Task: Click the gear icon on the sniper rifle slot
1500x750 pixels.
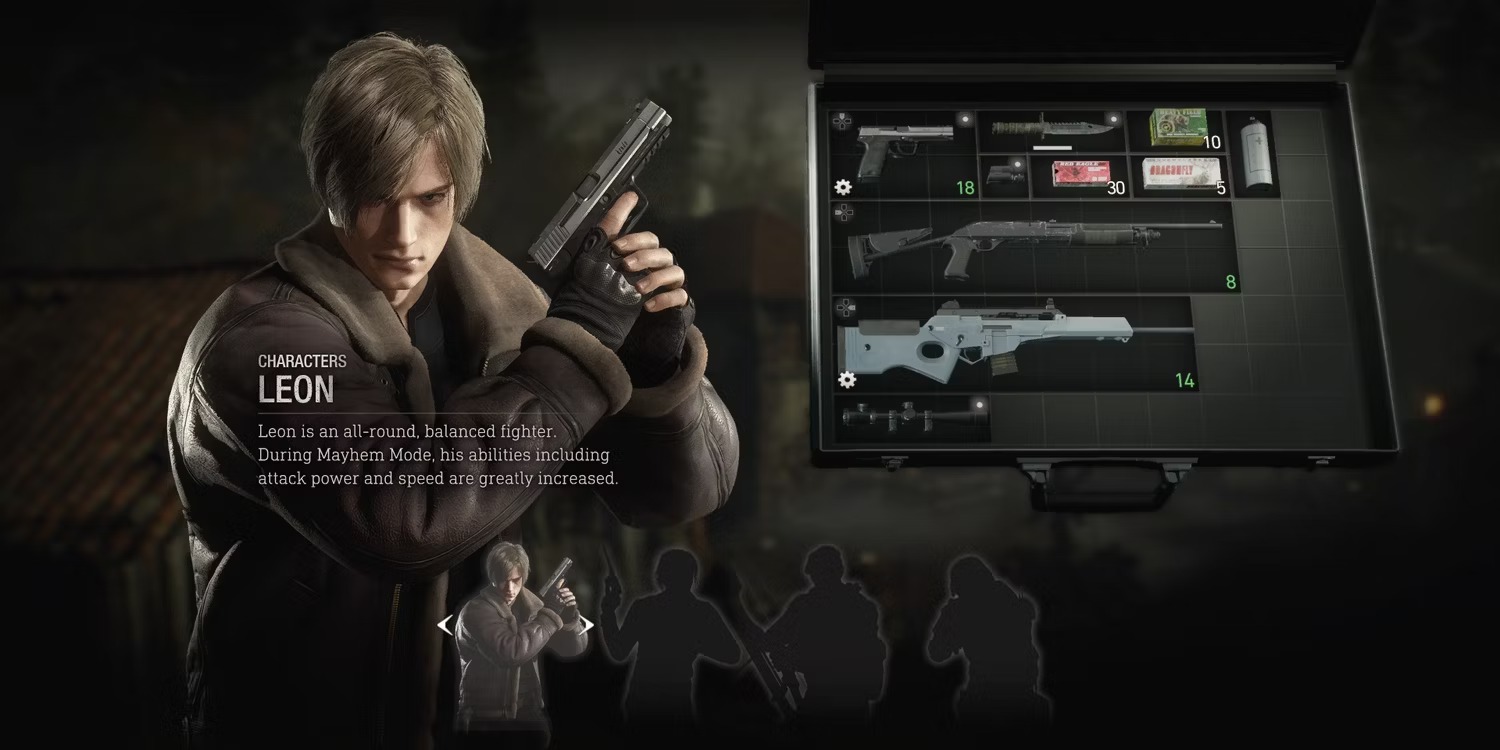Action: tap(847, 380)
